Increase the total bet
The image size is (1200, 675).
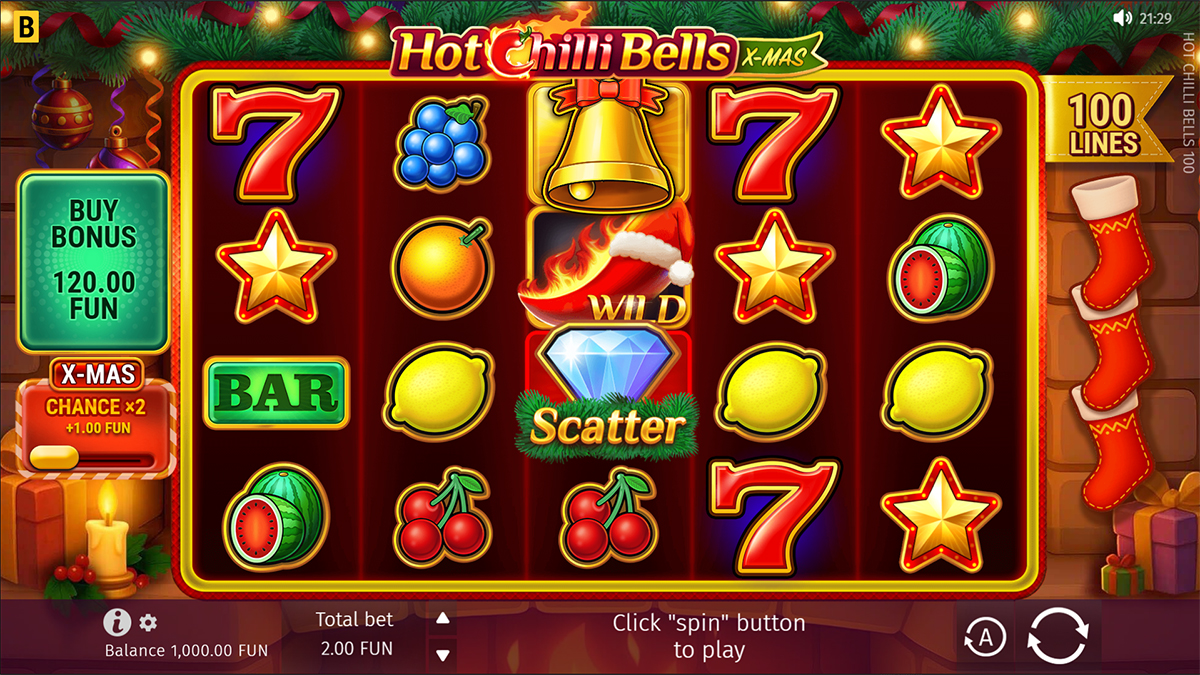pyautogui.click(x=442, y=617)
